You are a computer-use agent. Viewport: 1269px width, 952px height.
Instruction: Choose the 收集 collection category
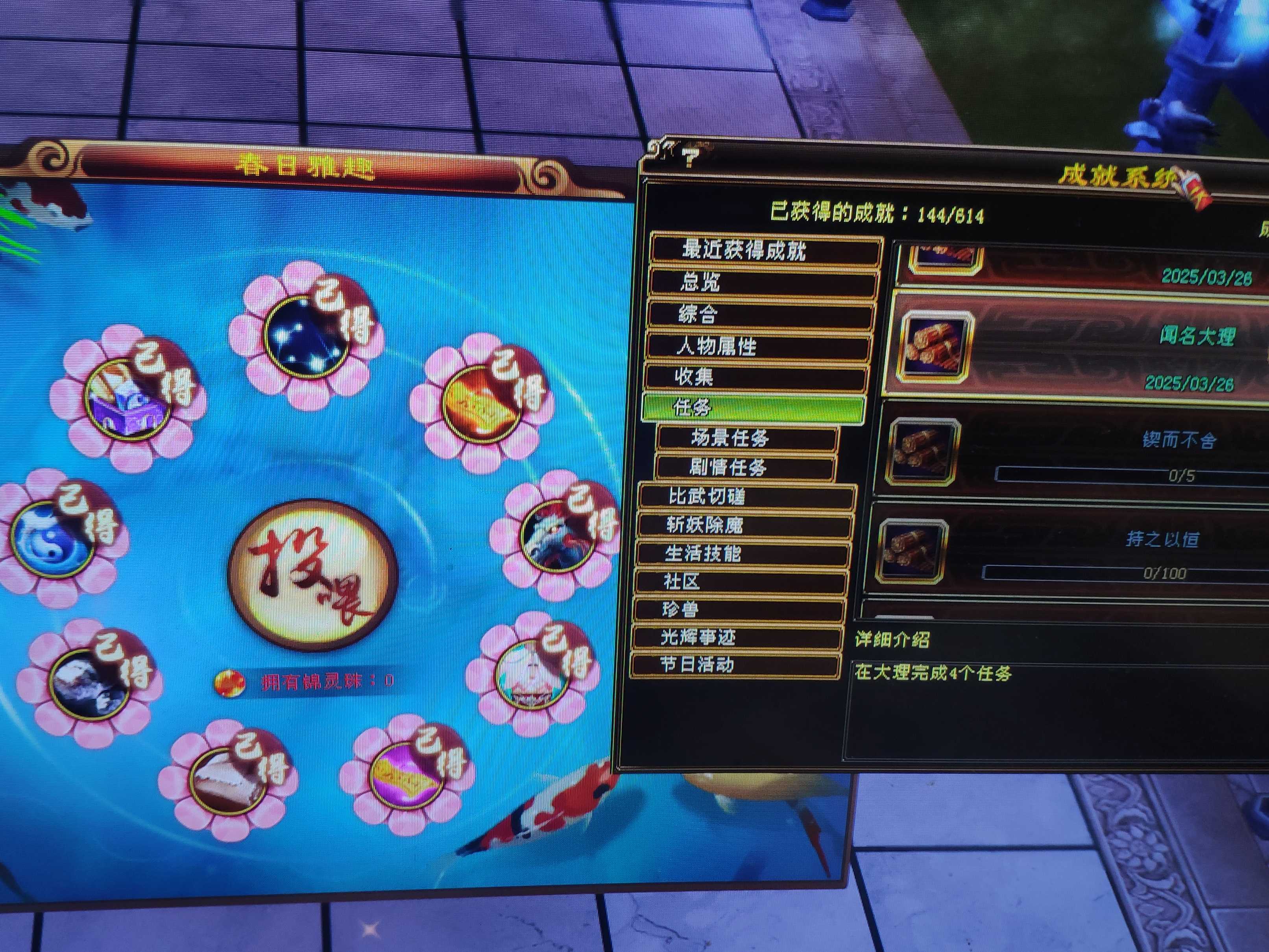coord(755,377)
